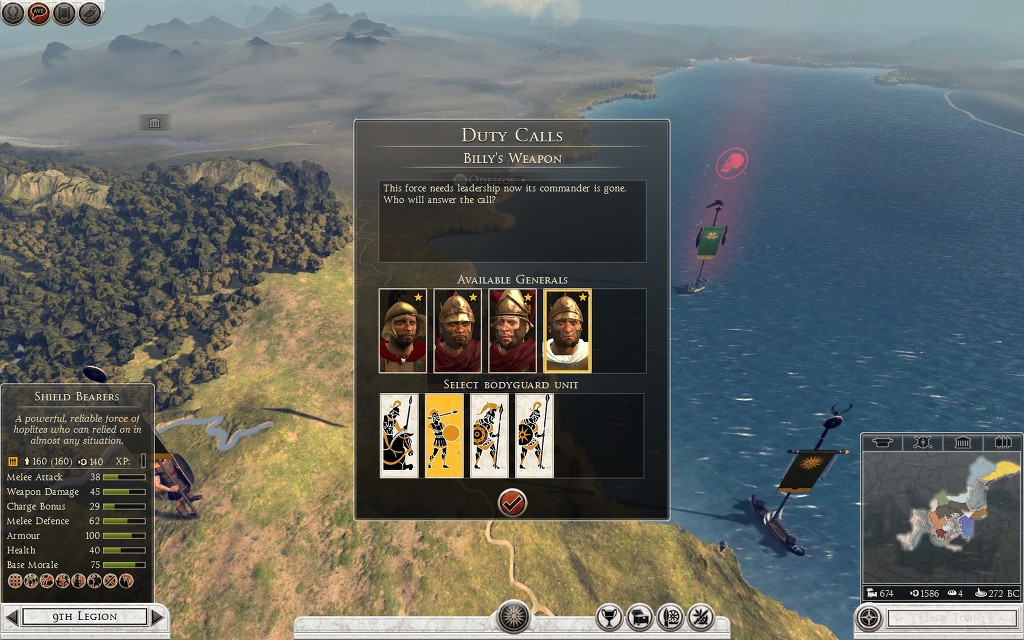Confirm the general choice with the red checkmark

512,503
